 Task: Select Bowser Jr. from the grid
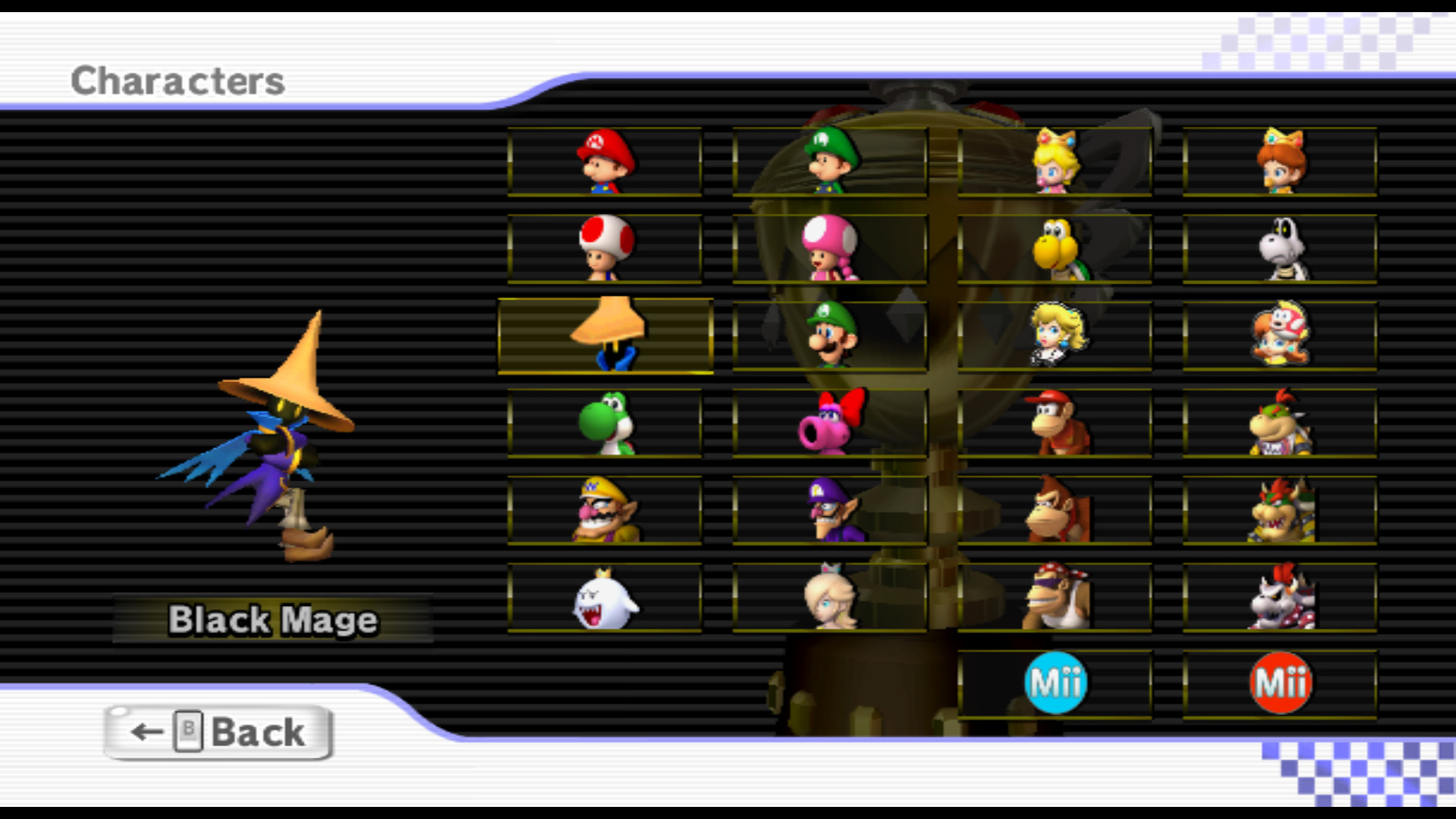pos(1280,423)
